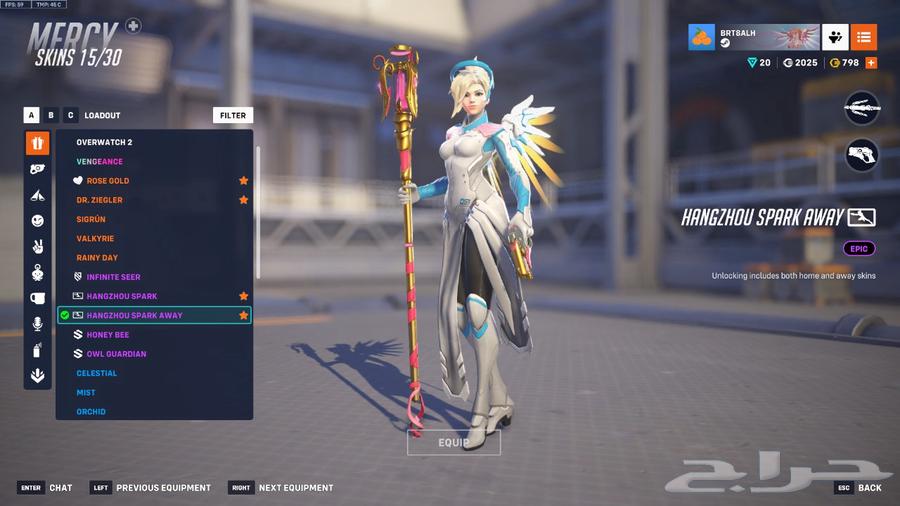The image size is (900, 506).
Task: Switch to loadout A
Action: (32, 115)
